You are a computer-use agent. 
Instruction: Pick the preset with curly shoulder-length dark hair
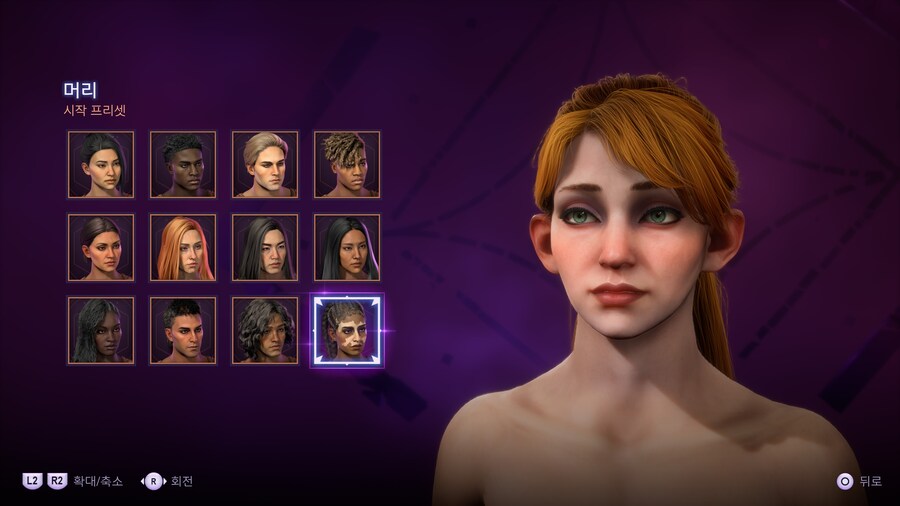point(265,330)
